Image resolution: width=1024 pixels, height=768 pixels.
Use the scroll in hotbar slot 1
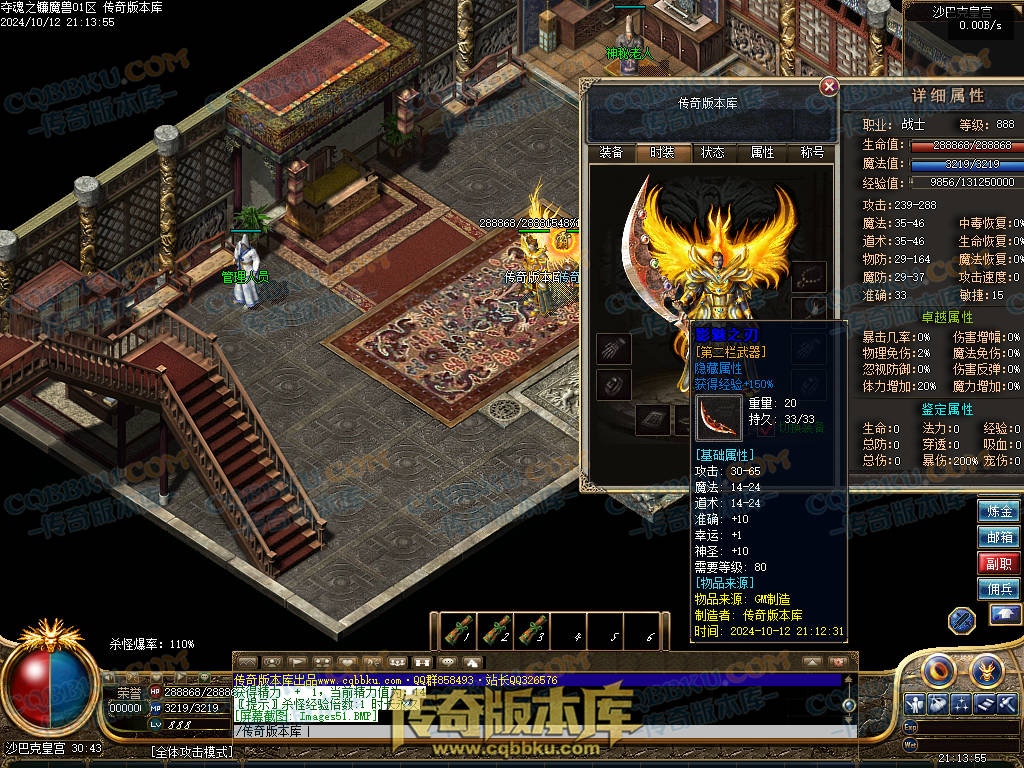click(x=456, y=631)
